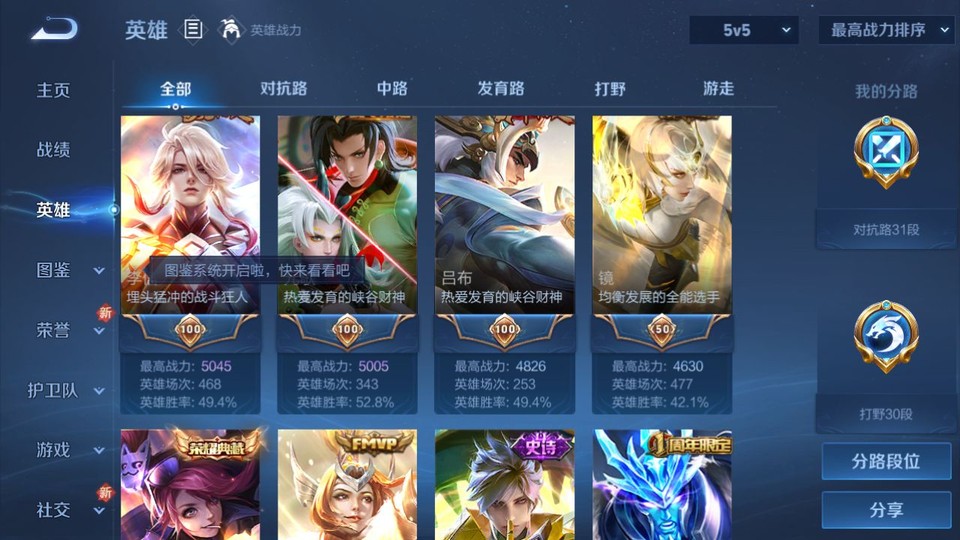960x540 pixels.
Task: Click the 分路段位 button
Action: pos(886,462)
